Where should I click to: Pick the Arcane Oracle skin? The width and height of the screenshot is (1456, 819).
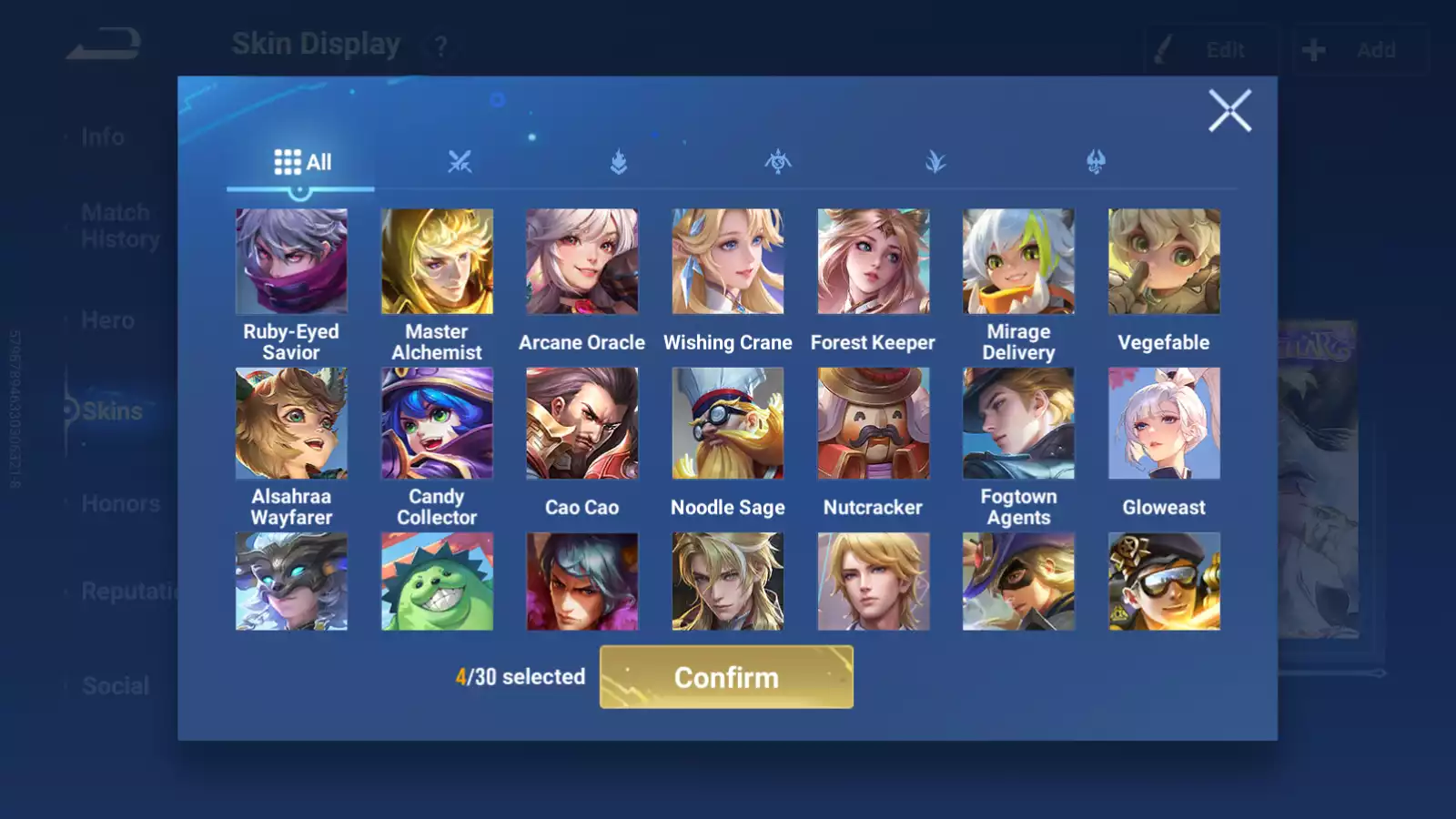pyautogui.click(x=582, y=262)
